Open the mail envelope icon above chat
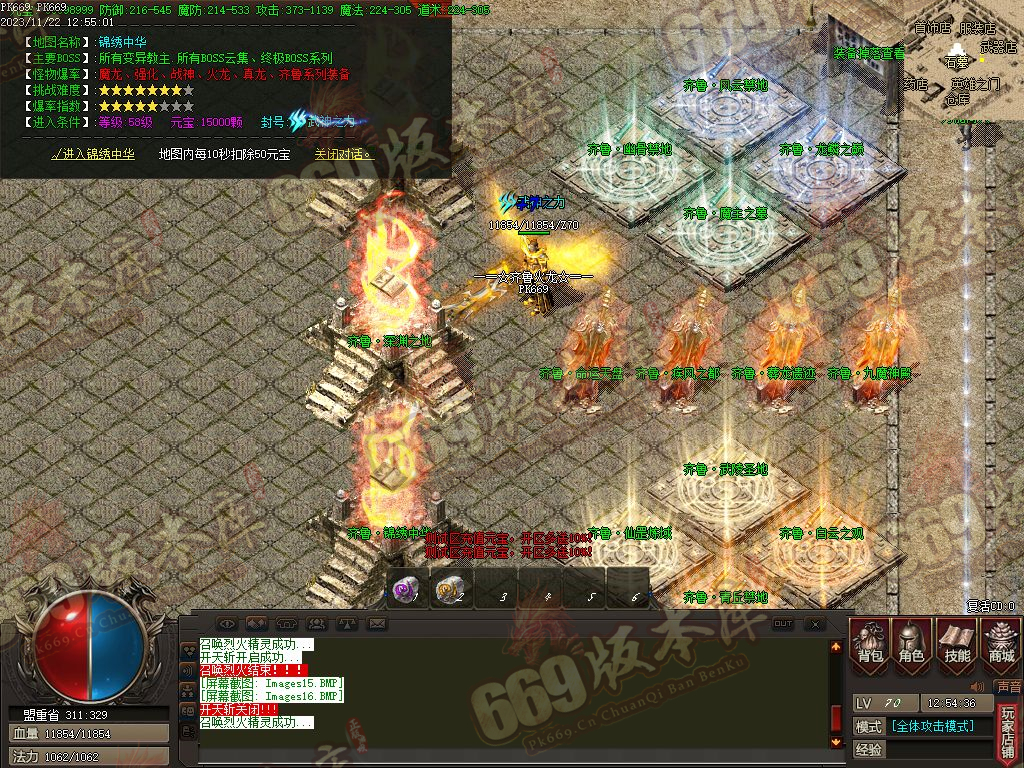The height and width of the screenshot is (768, 1024). tap(376, 624)
